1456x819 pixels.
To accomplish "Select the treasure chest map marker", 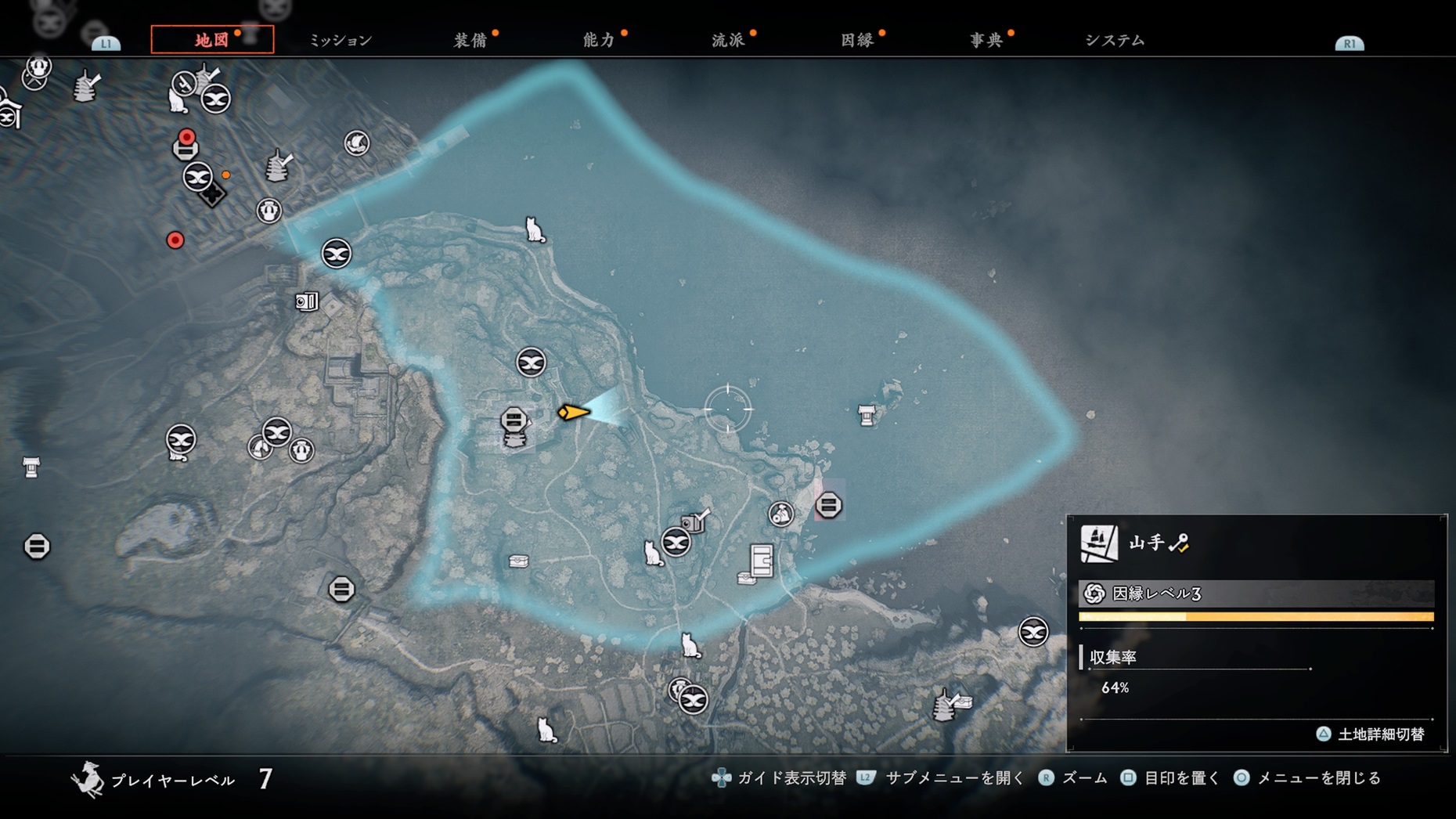I will point(518,561).
